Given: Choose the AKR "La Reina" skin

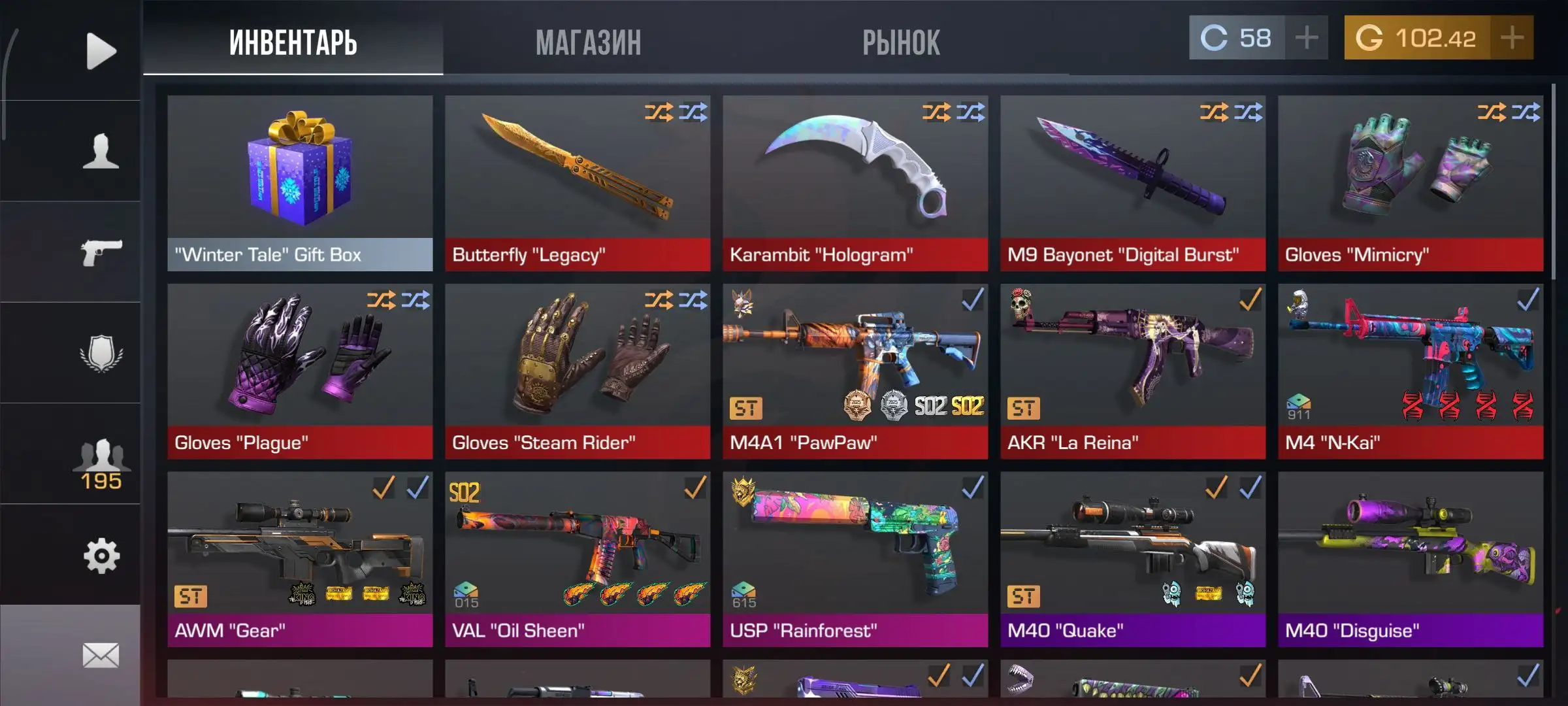Looking at the screenshot, I should point(1133,371).
